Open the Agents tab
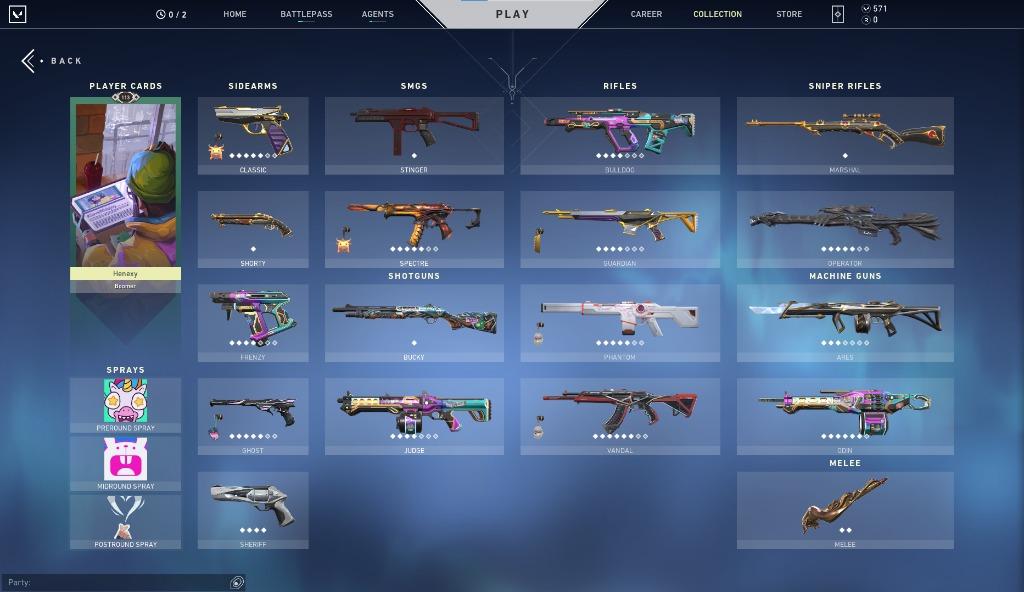The height and width of the screenshot is (592, 1024). (x=377, y=14)
